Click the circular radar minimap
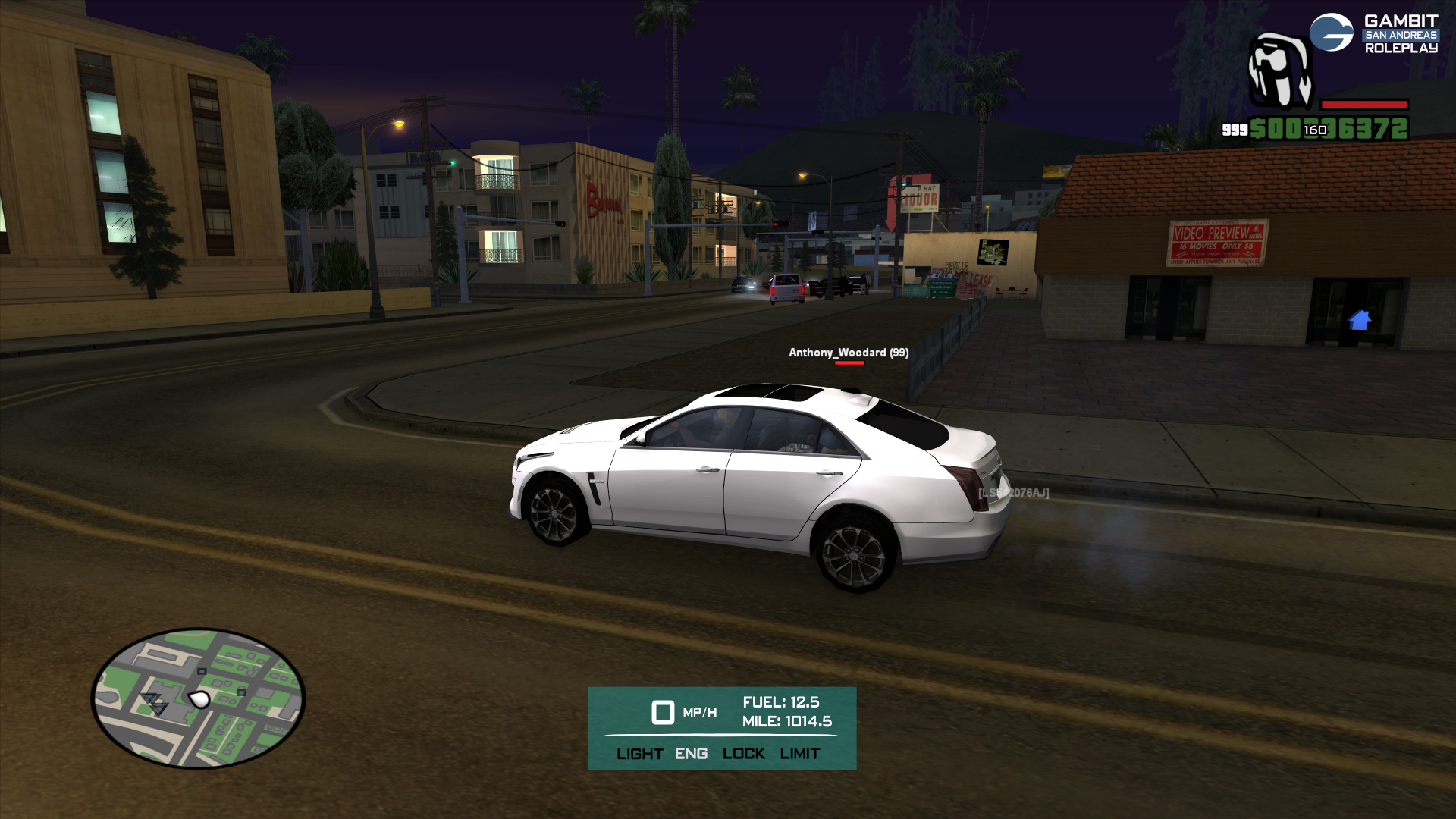The width and height of the screenshot is (1456, 819). 198,698
